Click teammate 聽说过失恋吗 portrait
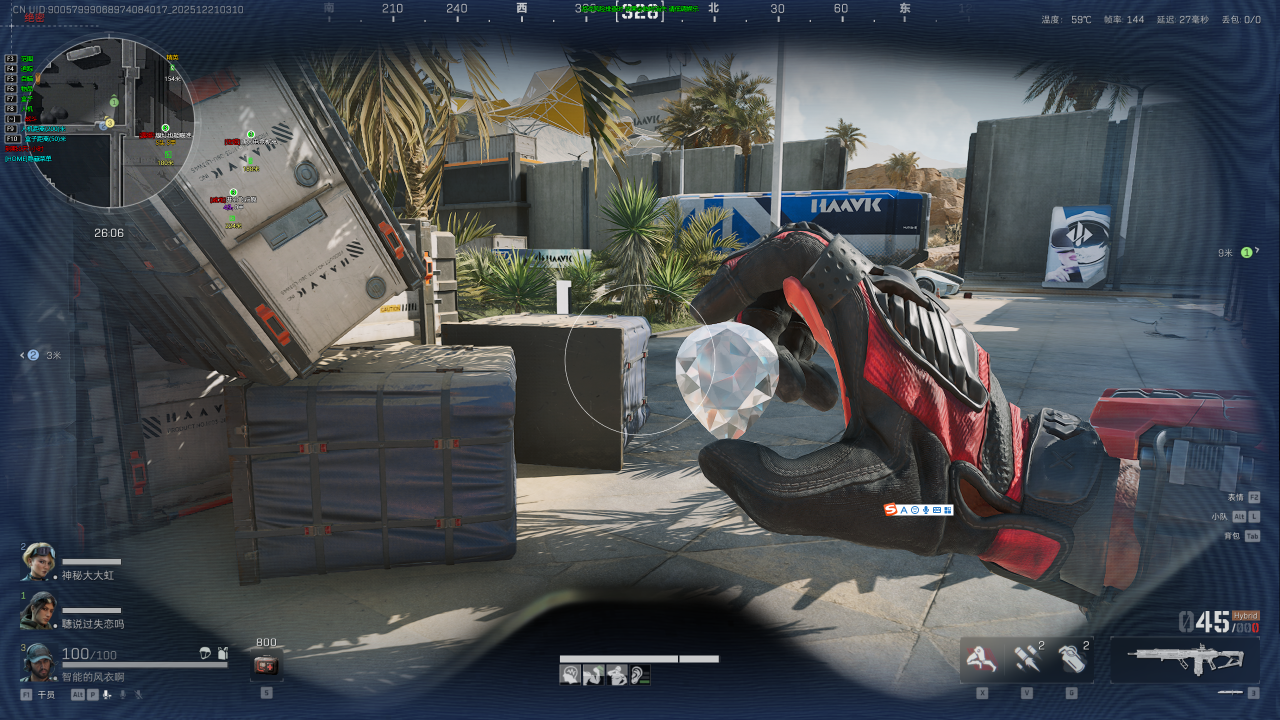The height and width of the screenshot is (720, 1280). (x=38, y=610)
